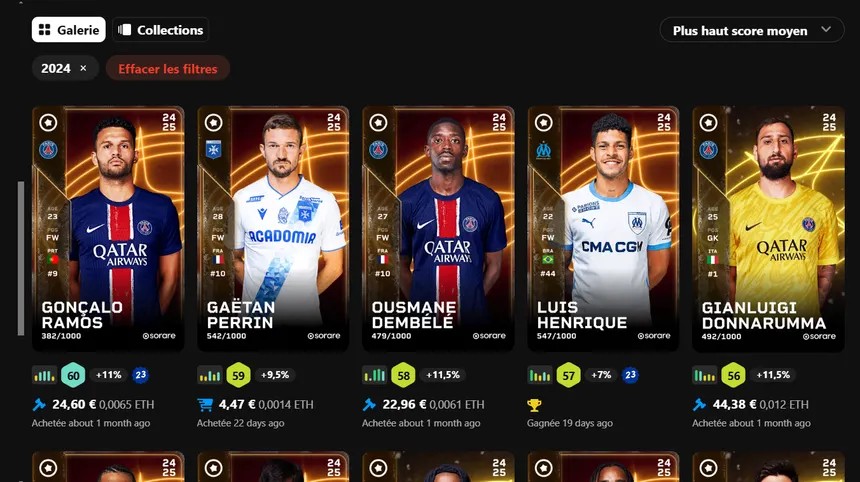860x482 pixels.
Task: Switch to the Galerie tab
Action: coord(68,30)
